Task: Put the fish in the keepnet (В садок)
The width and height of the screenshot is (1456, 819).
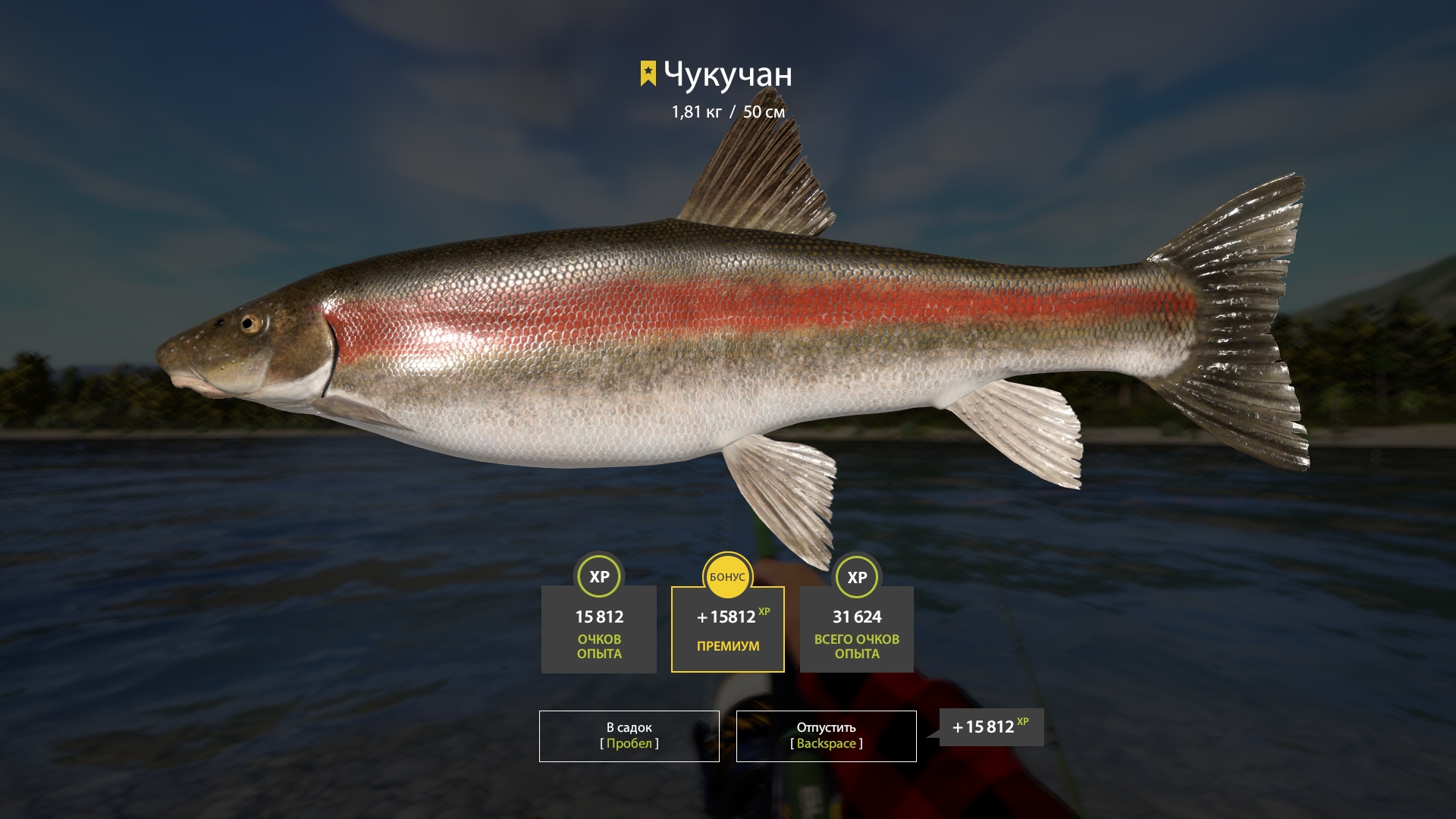Action: 629,736
